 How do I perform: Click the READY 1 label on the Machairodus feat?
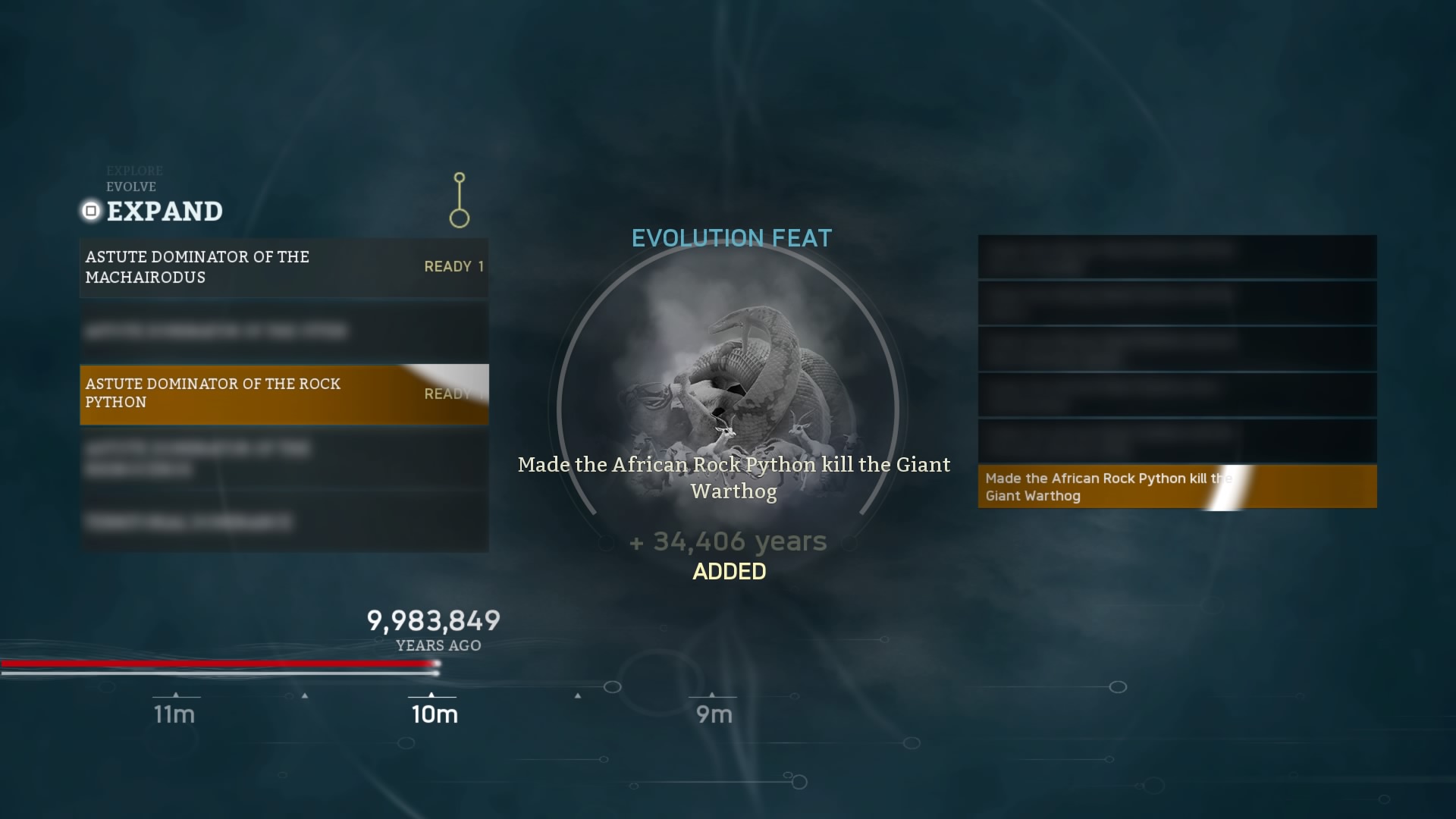[453, 266]
